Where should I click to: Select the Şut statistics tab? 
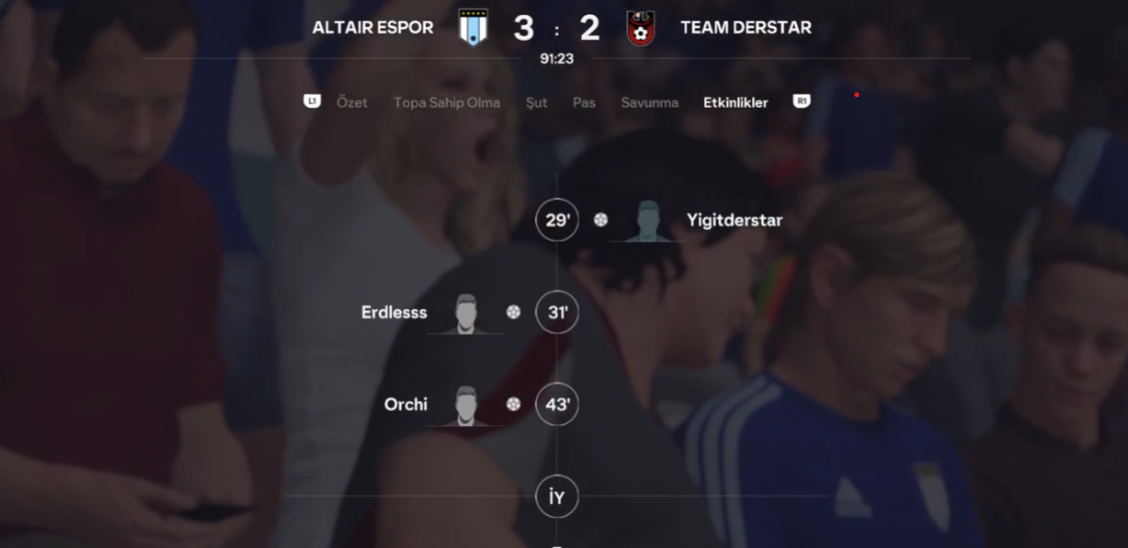pos(536,102)
